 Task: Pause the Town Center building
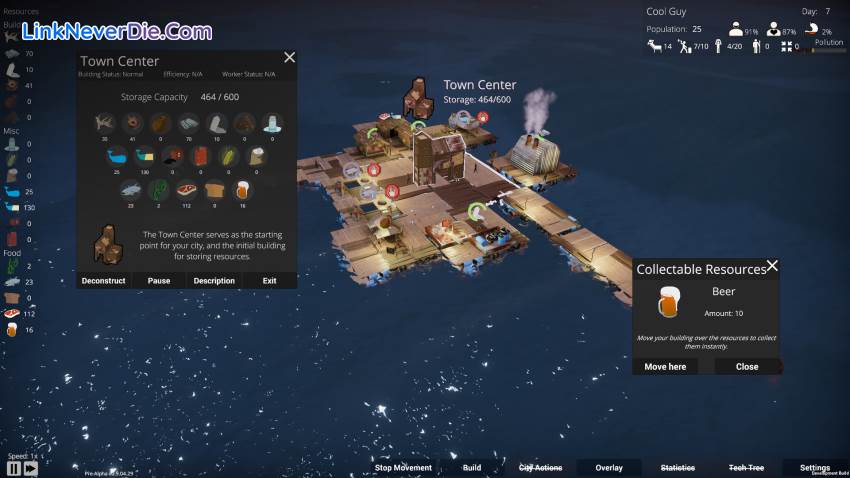click(159, 281)
